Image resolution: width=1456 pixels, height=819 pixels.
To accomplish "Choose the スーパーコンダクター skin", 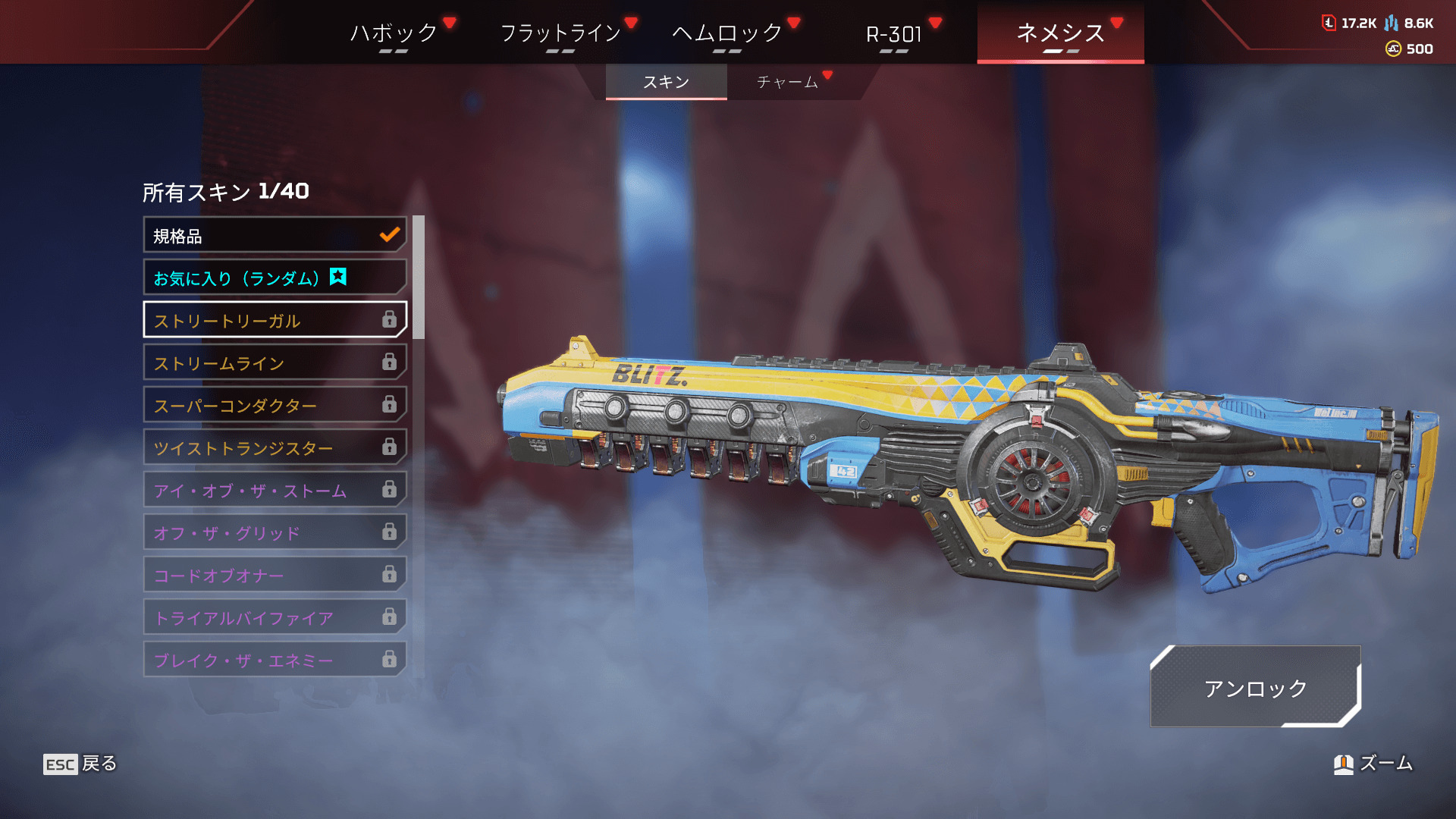I will (x=275, y=406).
